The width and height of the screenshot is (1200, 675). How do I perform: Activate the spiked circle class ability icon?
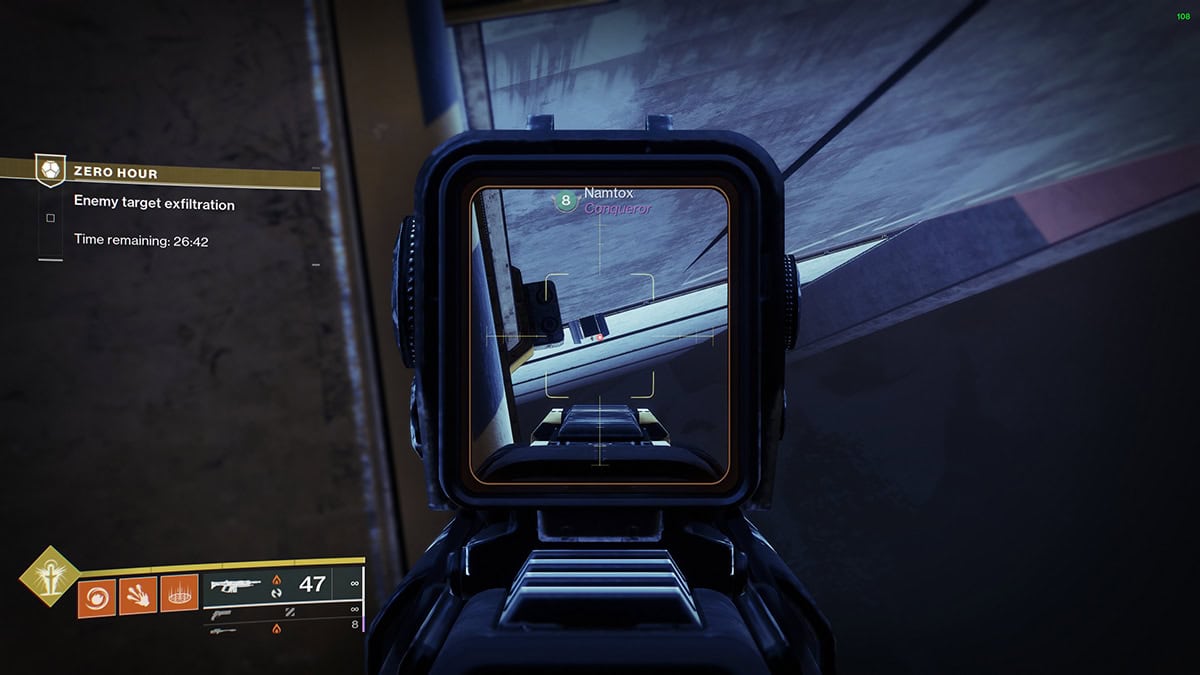pyautogui.click(x=179, y=598)
